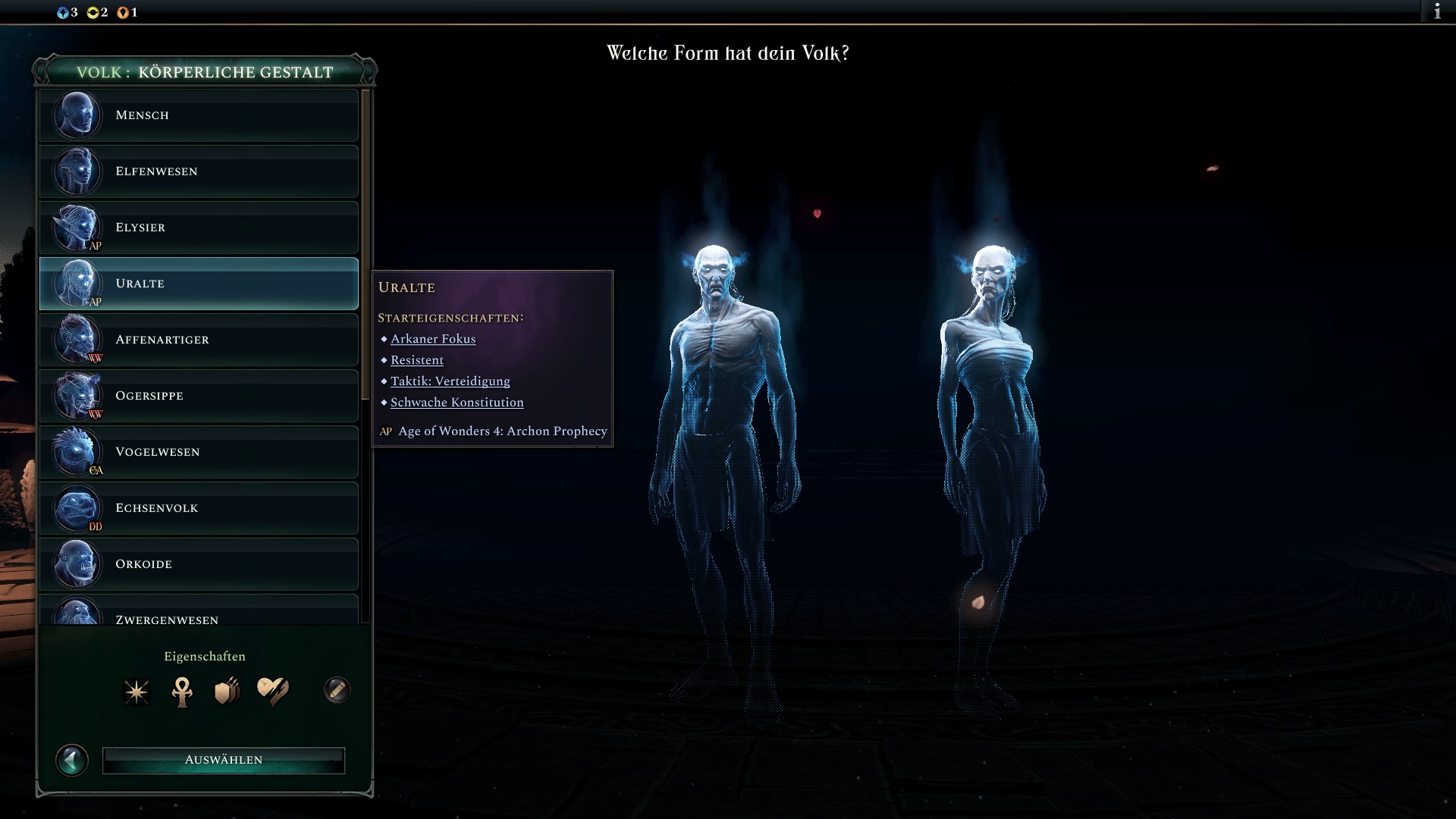Select the Orkoide form
Viewport: 1456px width, 819px height.
199,564
